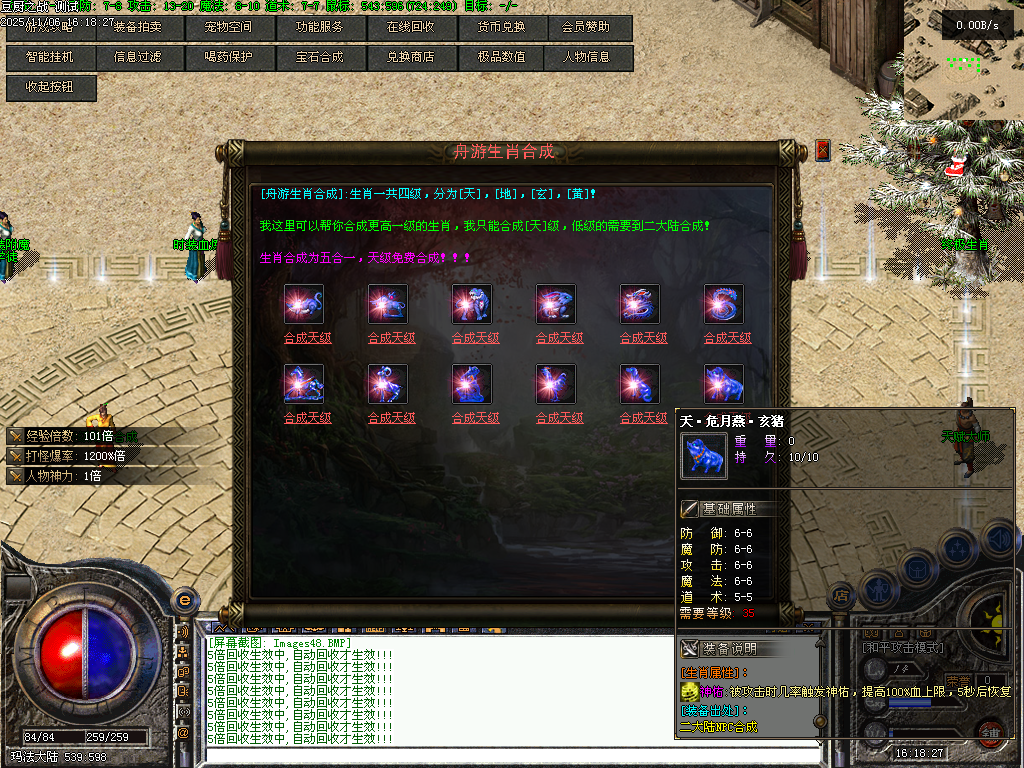Viewport: 1024px width, 768px height.
Task: Show 极品数值 stats
Action: pyautogui.click(x=500, y=57)
